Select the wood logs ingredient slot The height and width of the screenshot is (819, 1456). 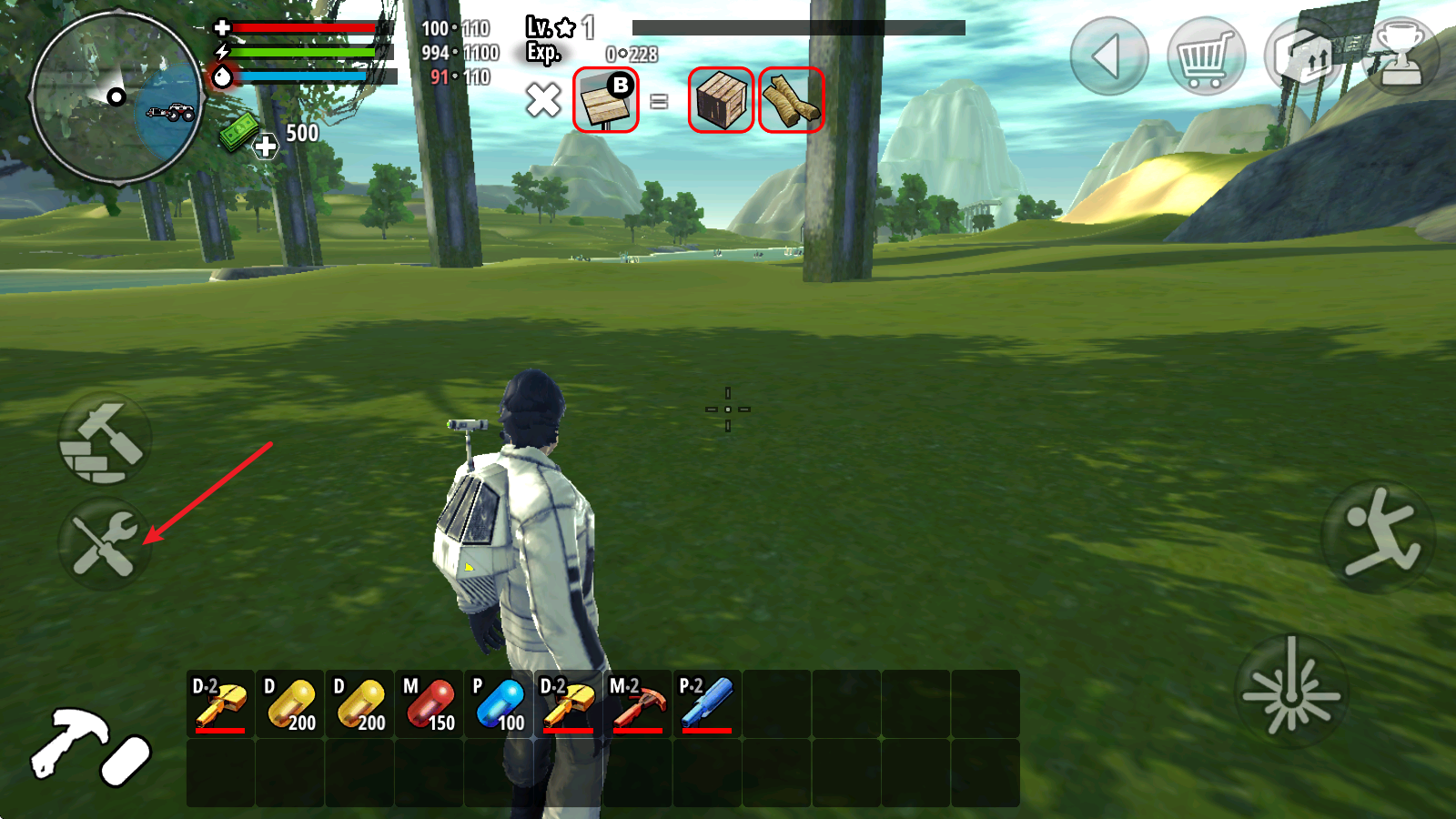[791, 100]
